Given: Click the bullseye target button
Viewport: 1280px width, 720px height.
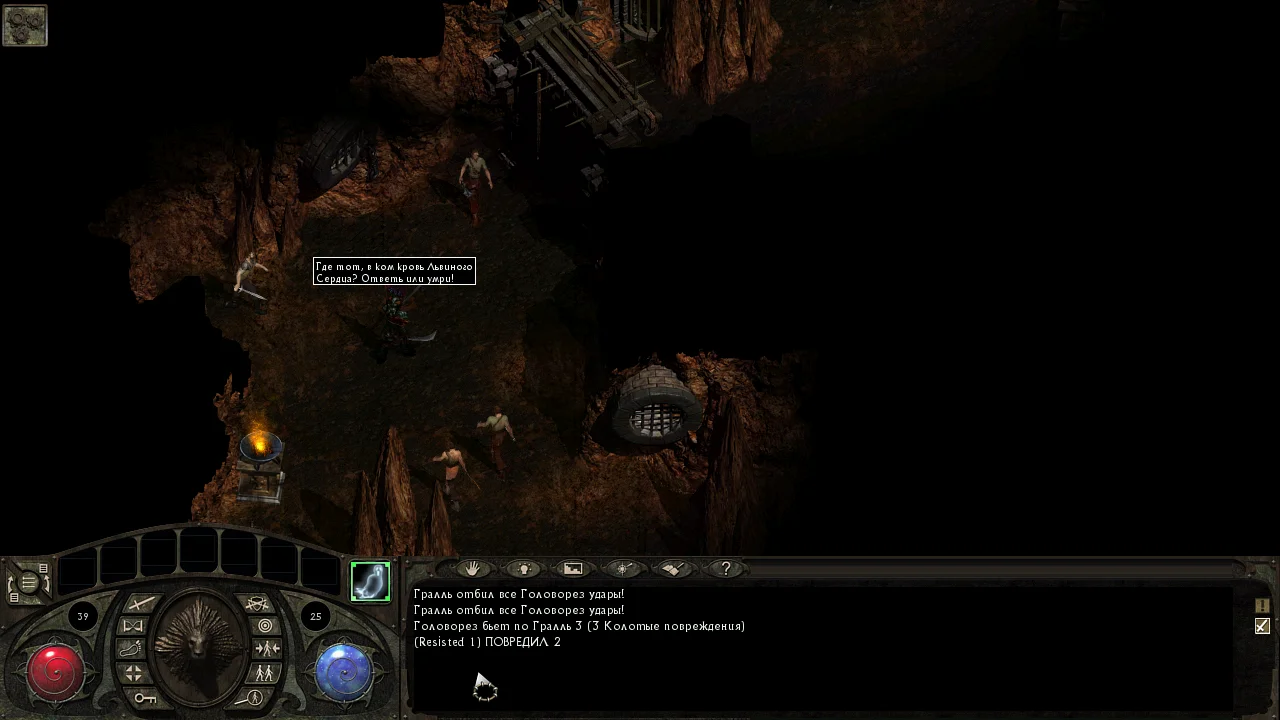Looking at the screenshot, I should tap(265, 626).
